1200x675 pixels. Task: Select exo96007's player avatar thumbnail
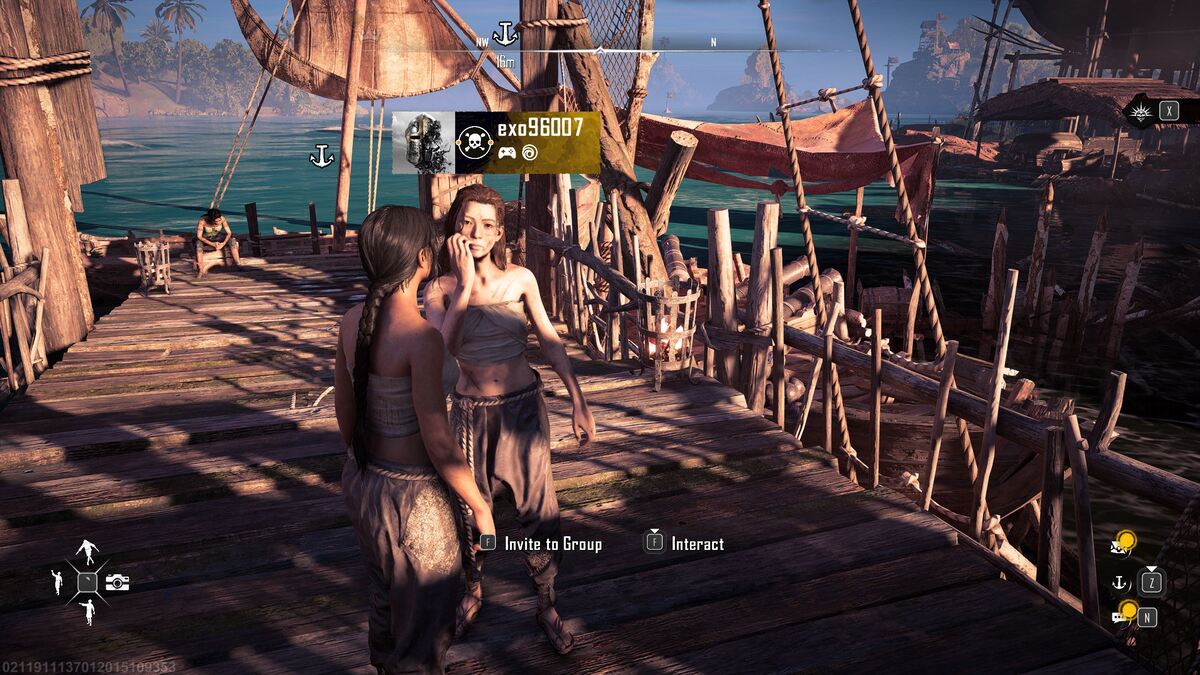click(423, 142)
